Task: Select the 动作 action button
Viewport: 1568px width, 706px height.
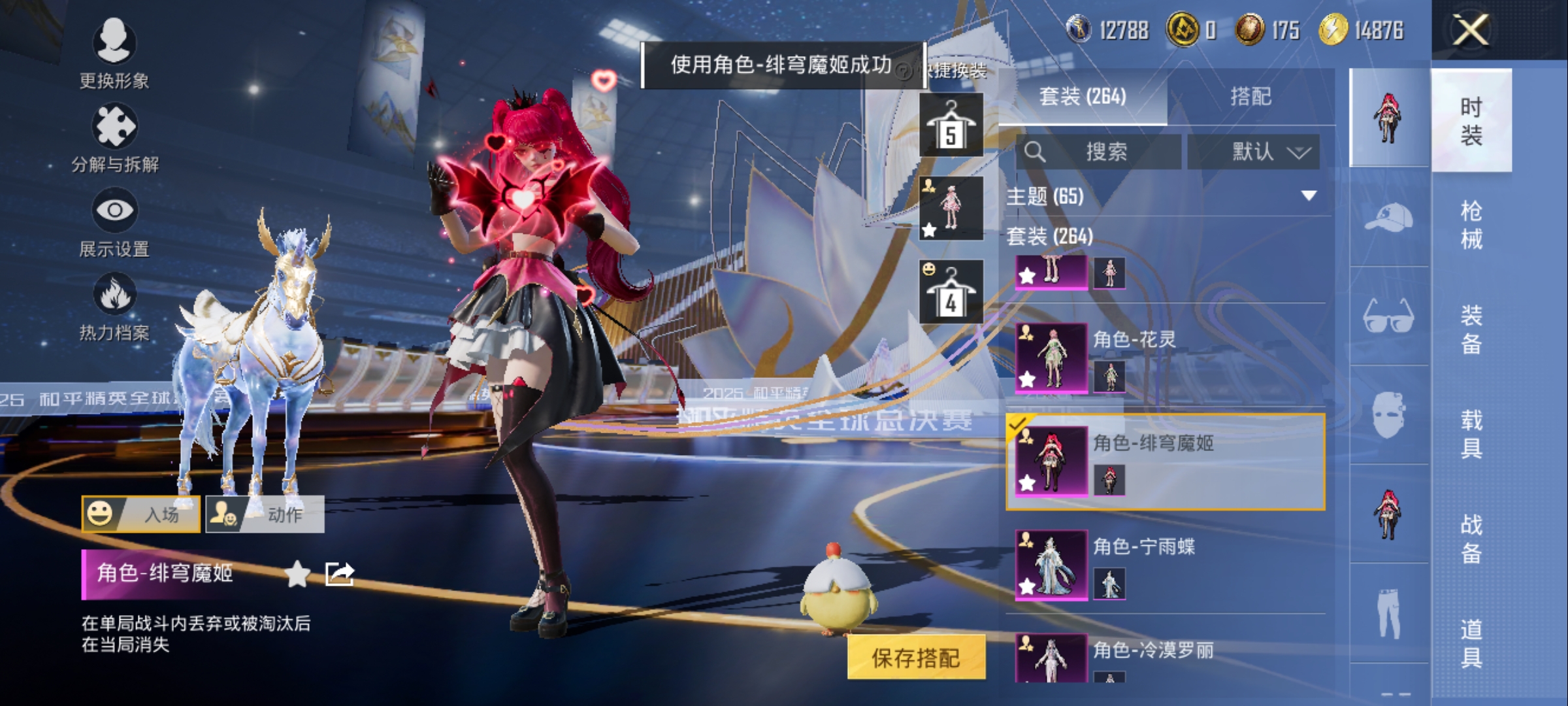Action: click(x=265, y=514)
